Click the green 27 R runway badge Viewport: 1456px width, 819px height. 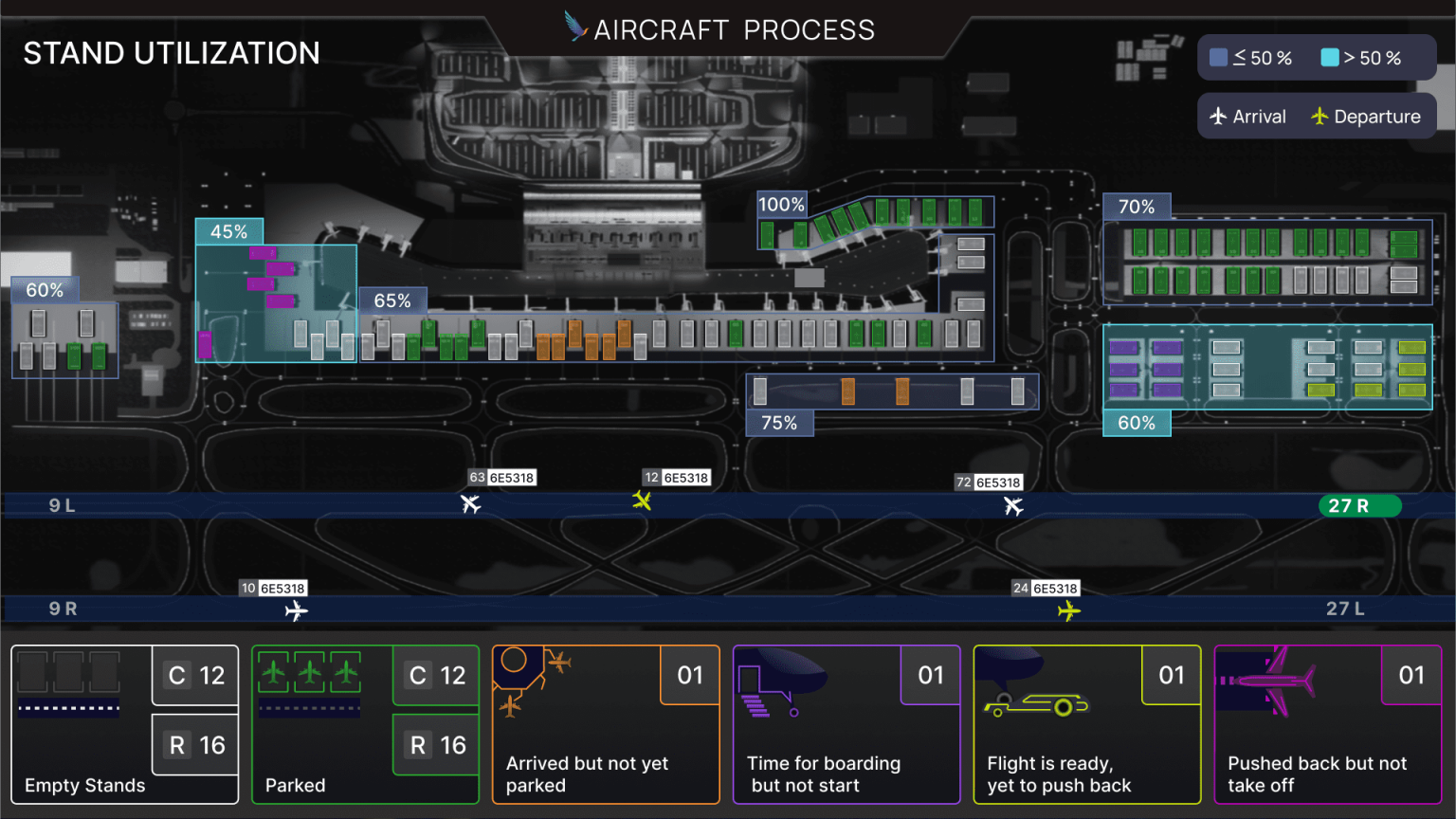click(1359, 505)
